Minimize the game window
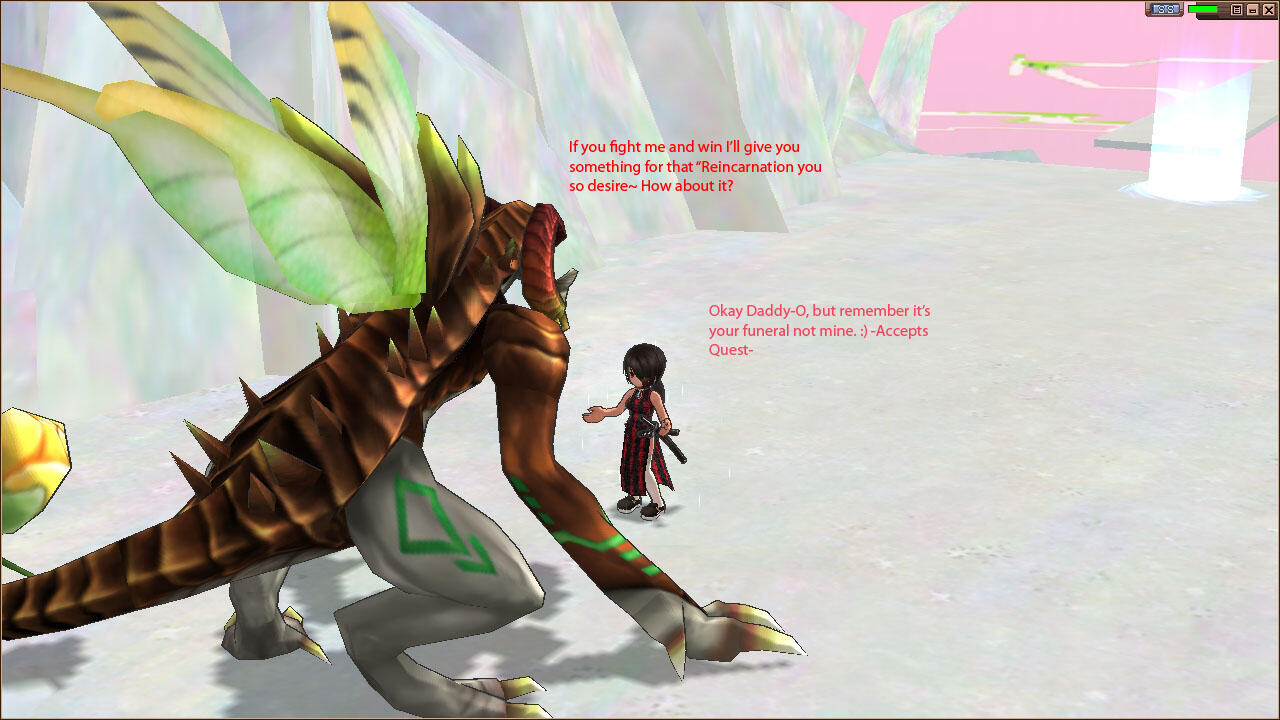 point(1252,10)
